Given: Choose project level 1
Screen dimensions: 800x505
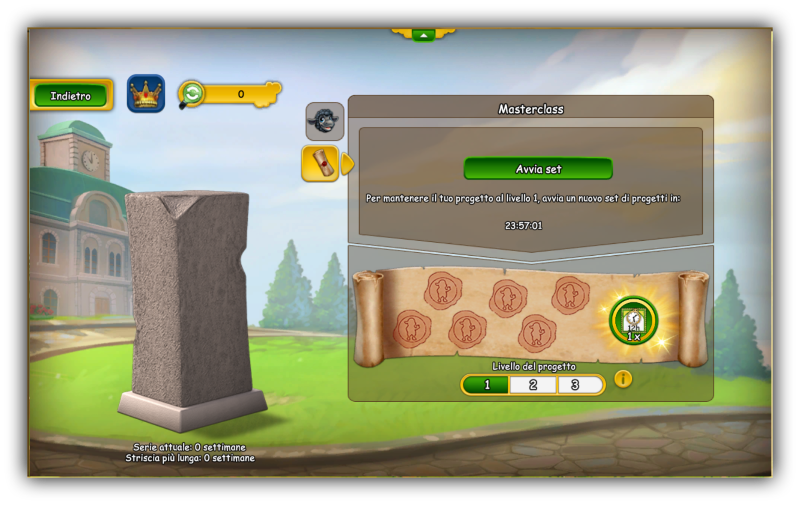Looking at the screenshot, I should [x=486, y=385].
